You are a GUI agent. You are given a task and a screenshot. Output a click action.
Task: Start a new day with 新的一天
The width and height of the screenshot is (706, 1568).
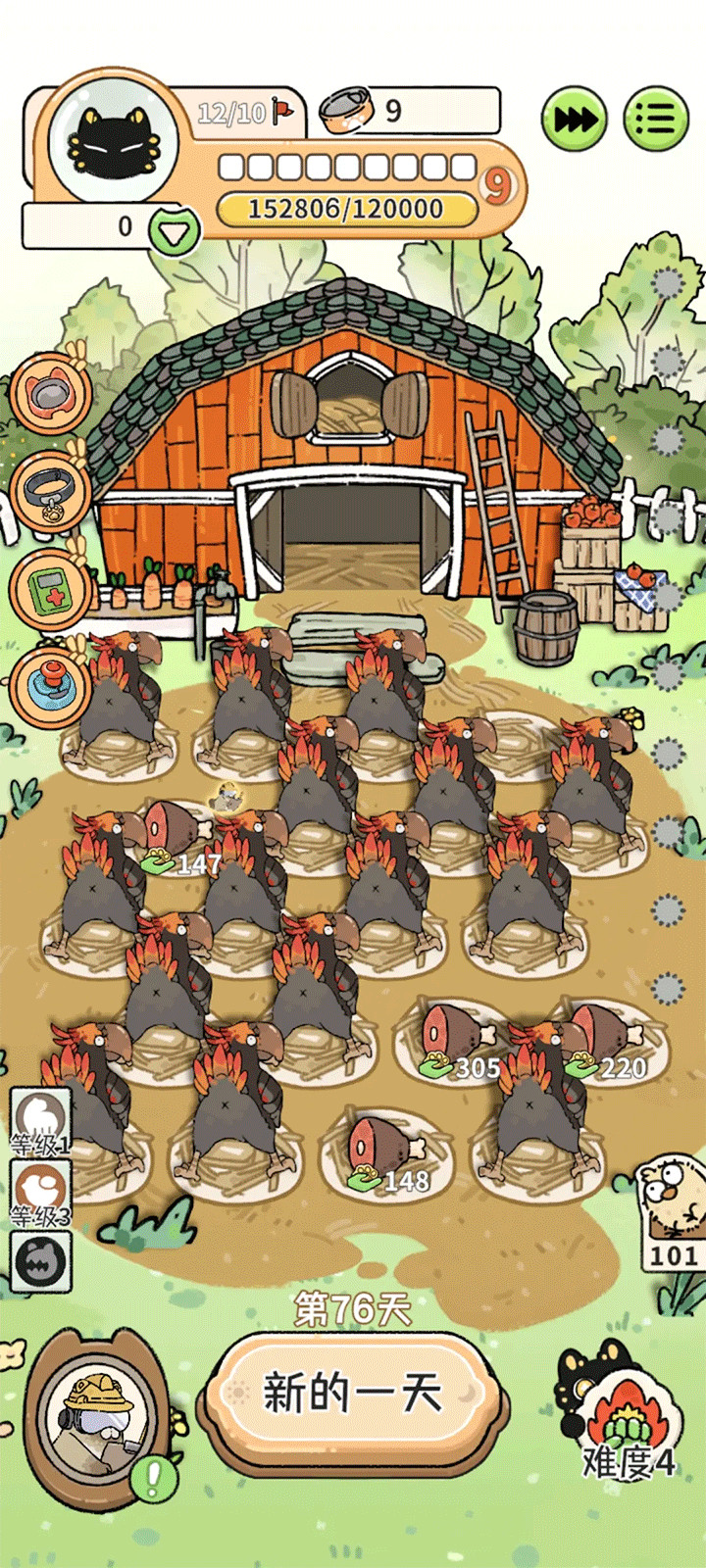[353, 1394]
